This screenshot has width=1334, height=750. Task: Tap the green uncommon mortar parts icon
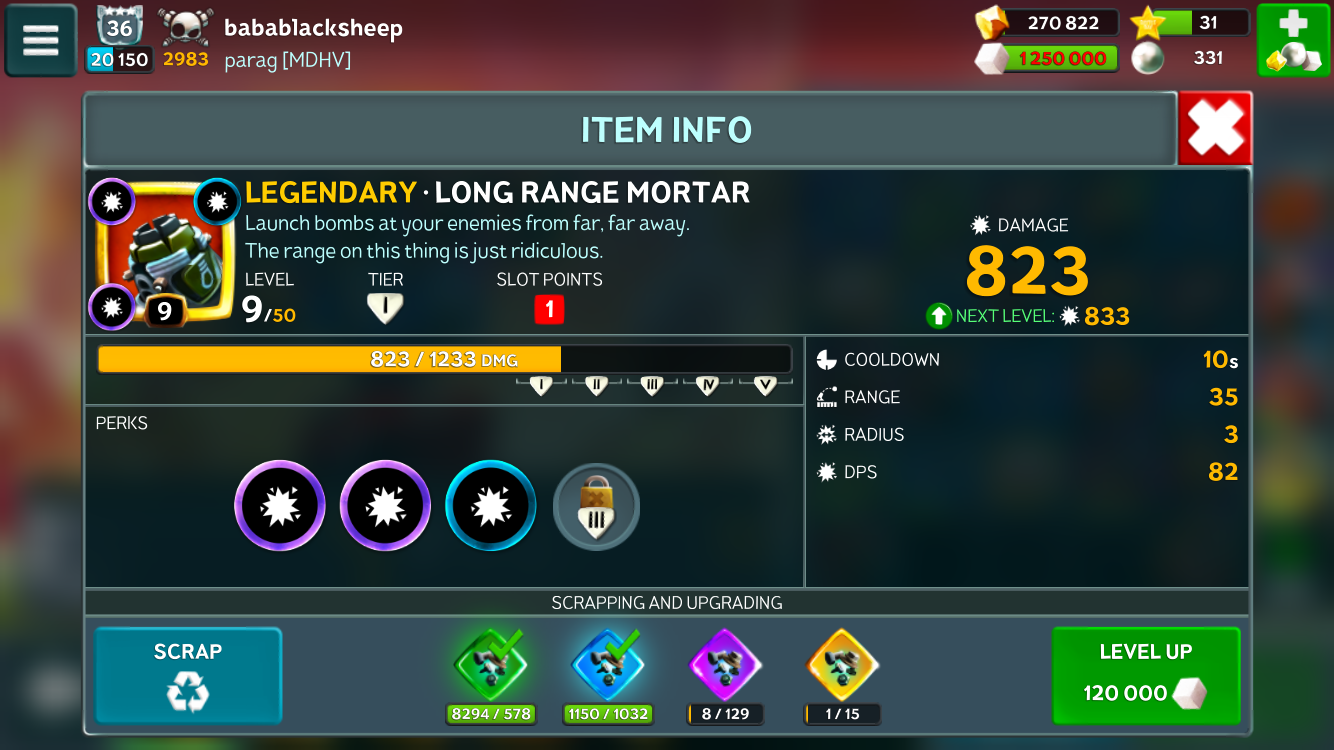coord(490,664)
